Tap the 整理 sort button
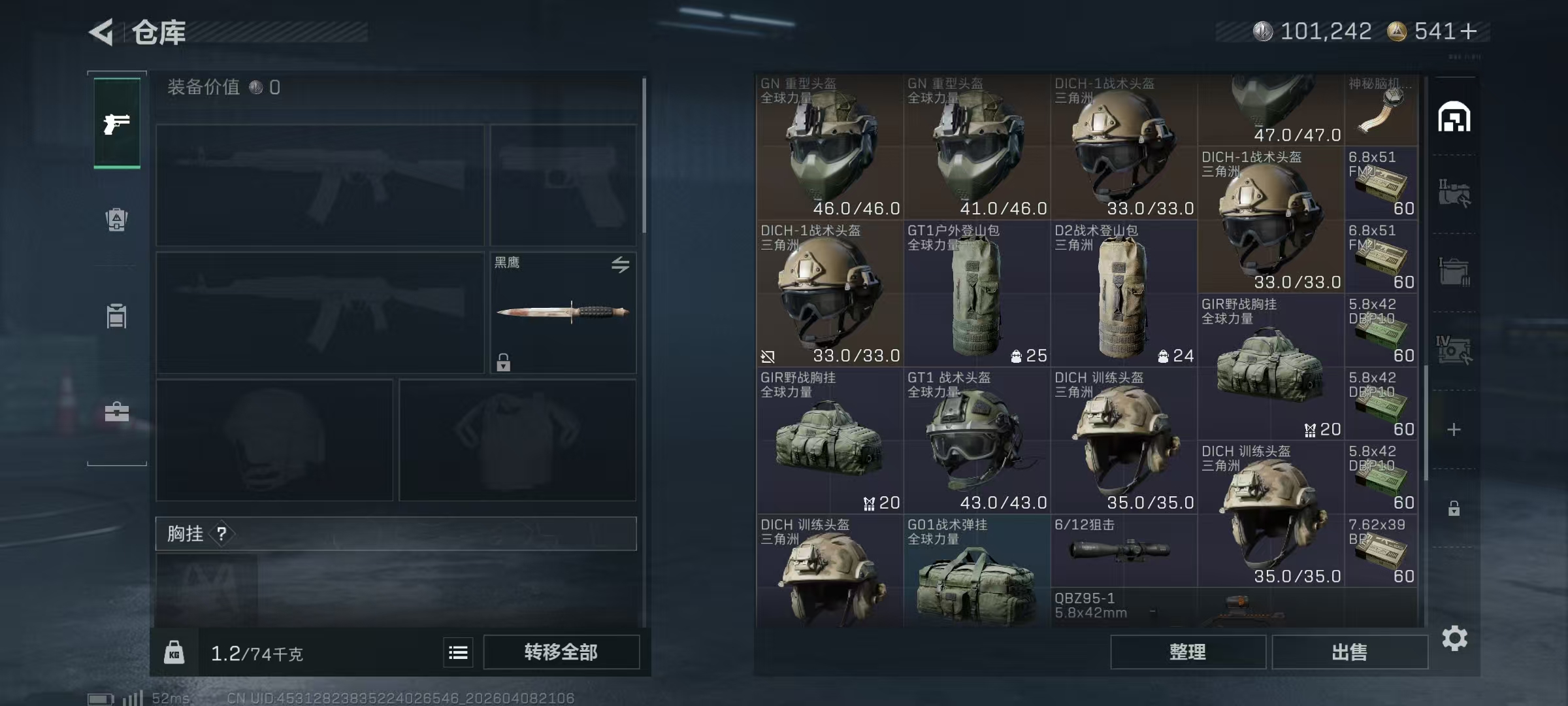The height and width of the screenshot is (706, 1568). coord(1187,652)
